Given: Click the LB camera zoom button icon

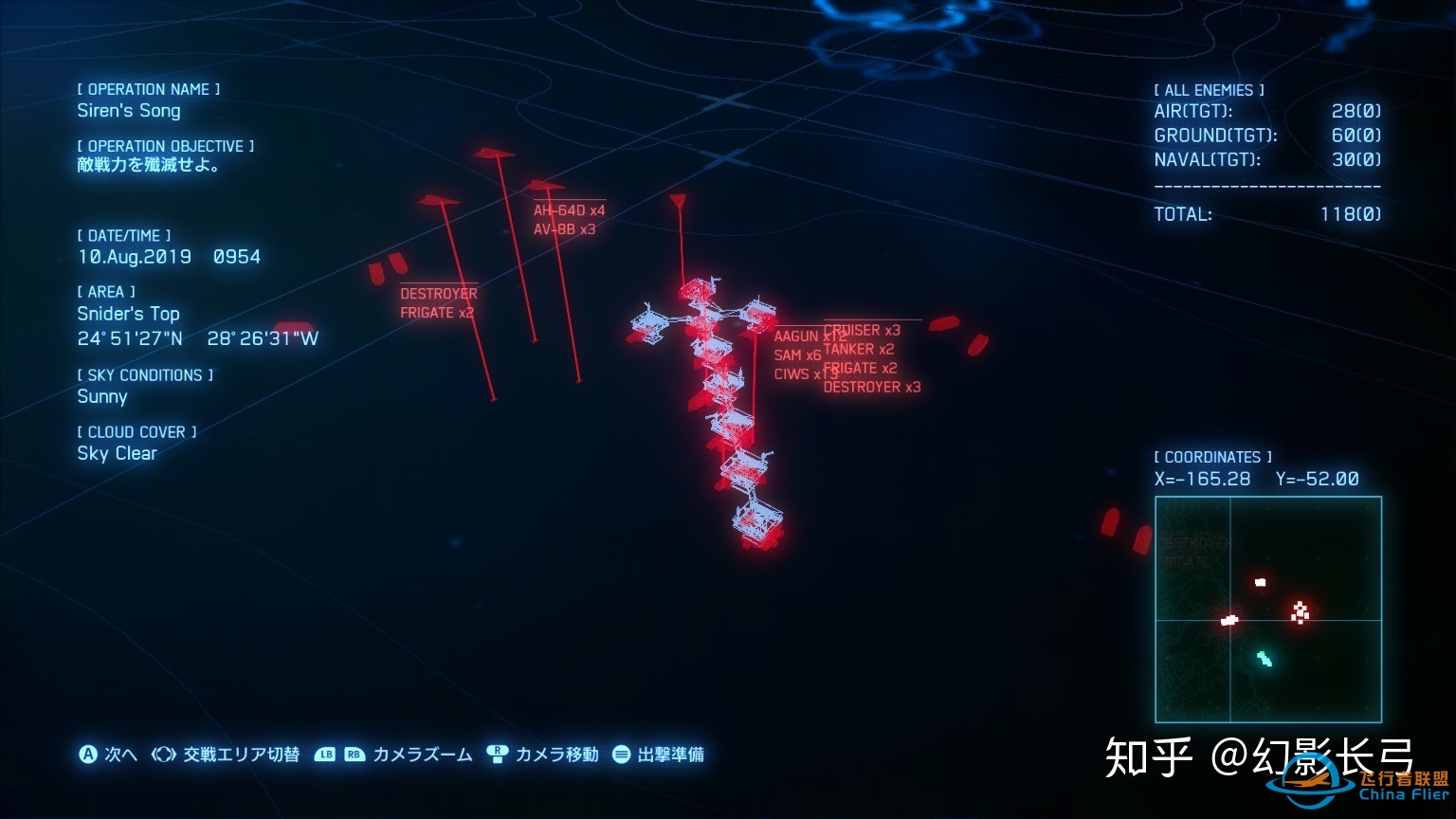Looking at the screenshot, I should pos(326,755).
